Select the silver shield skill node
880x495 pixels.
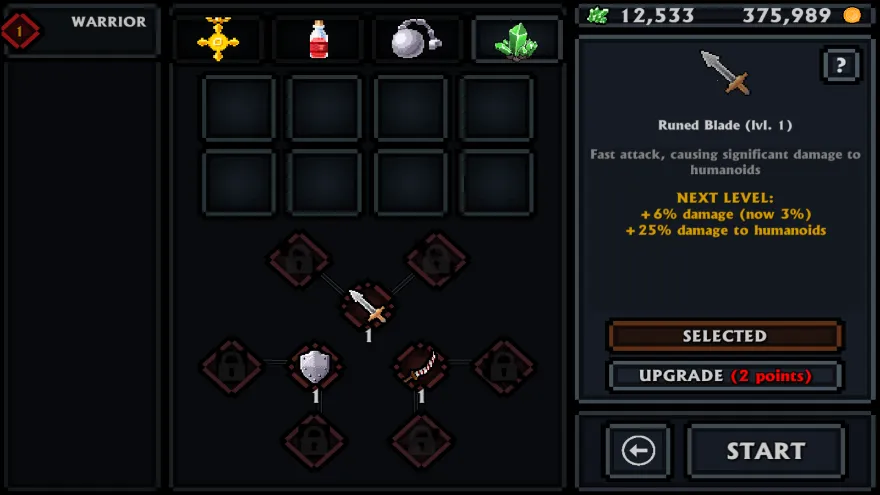[x=315, y=366]
